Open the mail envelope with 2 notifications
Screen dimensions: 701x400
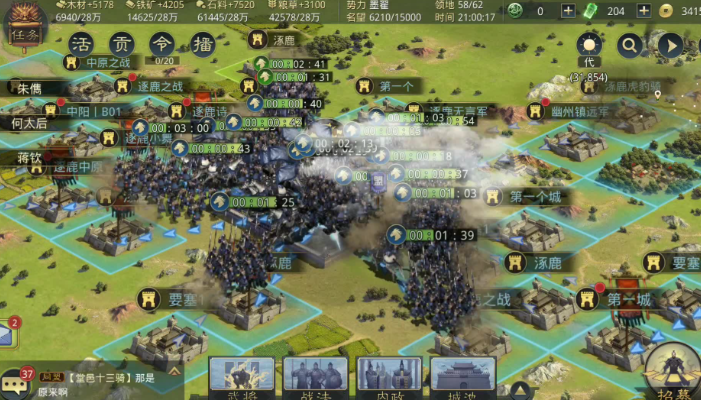(5, 335)
